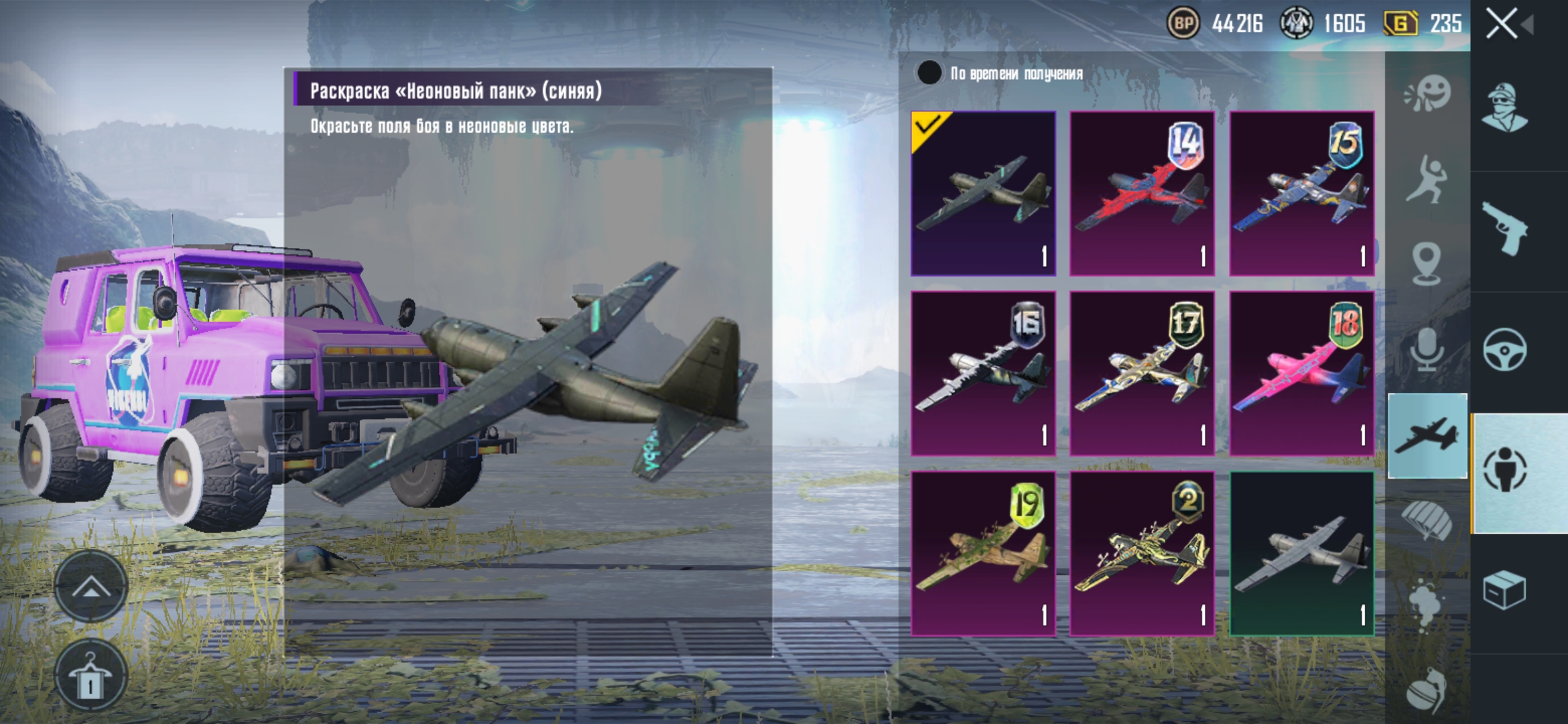Open the parachute skins category
The height and width of the screenshot is (724, 1568).
point(1427,520)
